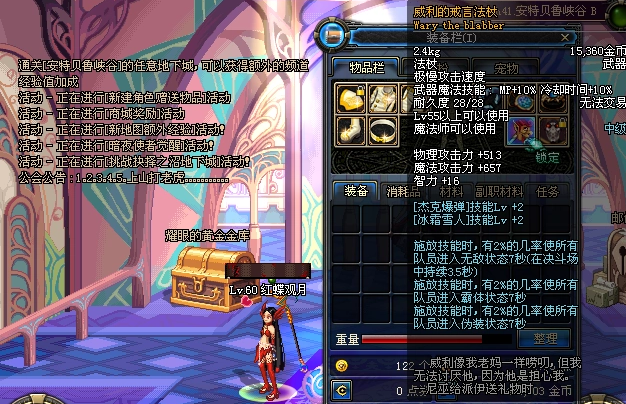Switch to the 物品栏 tab
The height and width of the screenshot is (404, 626).
[366, 67]
